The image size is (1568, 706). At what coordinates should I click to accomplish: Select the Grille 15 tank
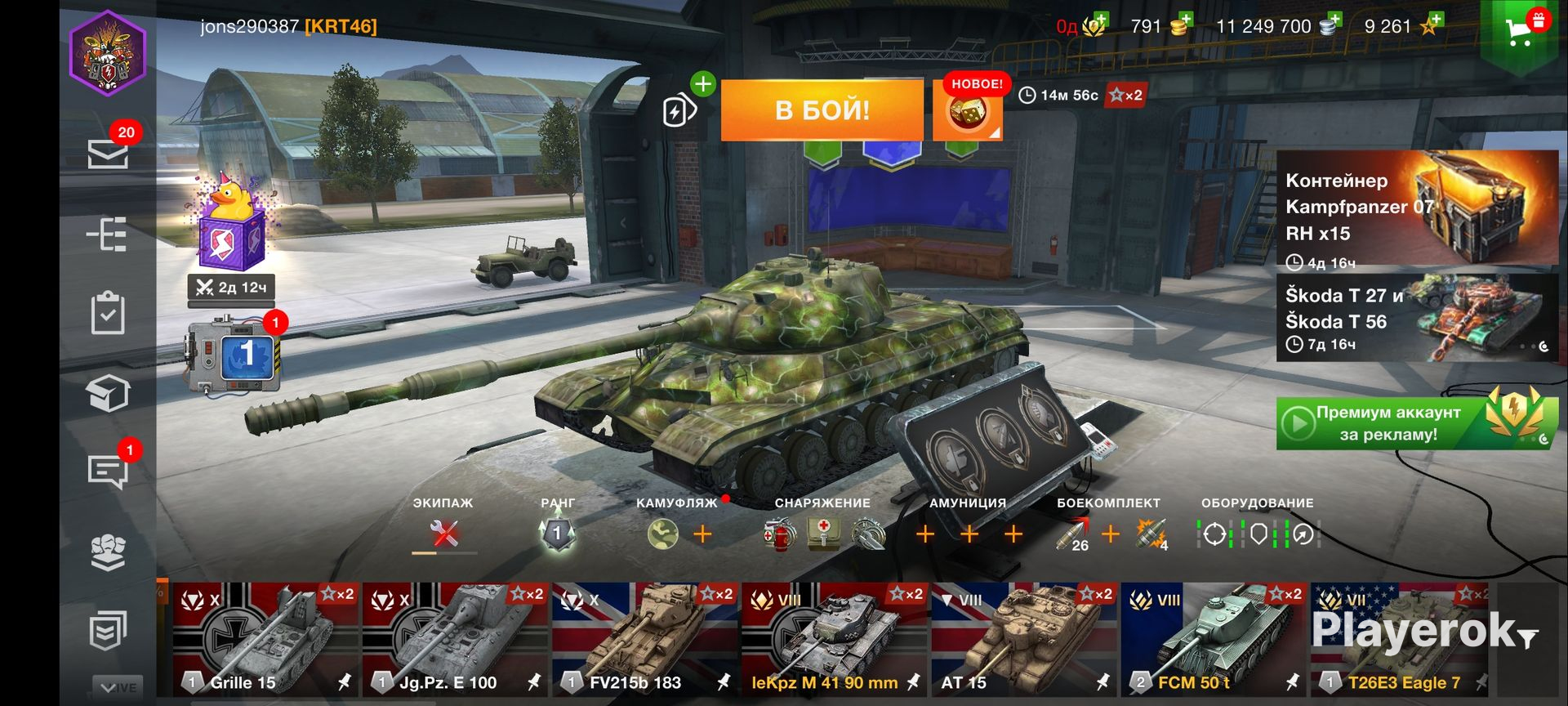pos(265,639)
